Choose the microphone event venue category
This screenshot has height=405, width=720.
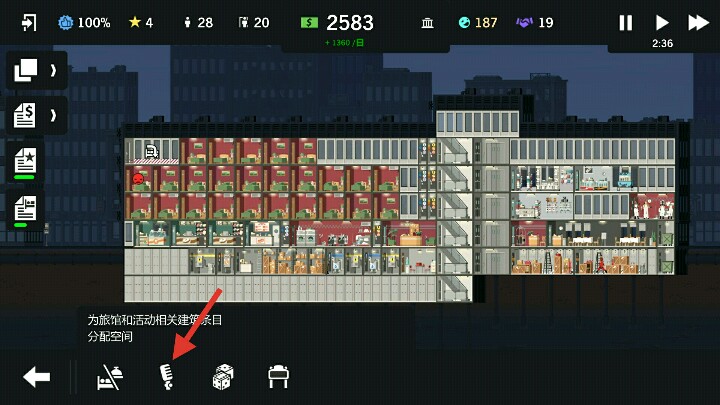pyautogui.click(x=167, y=377)
